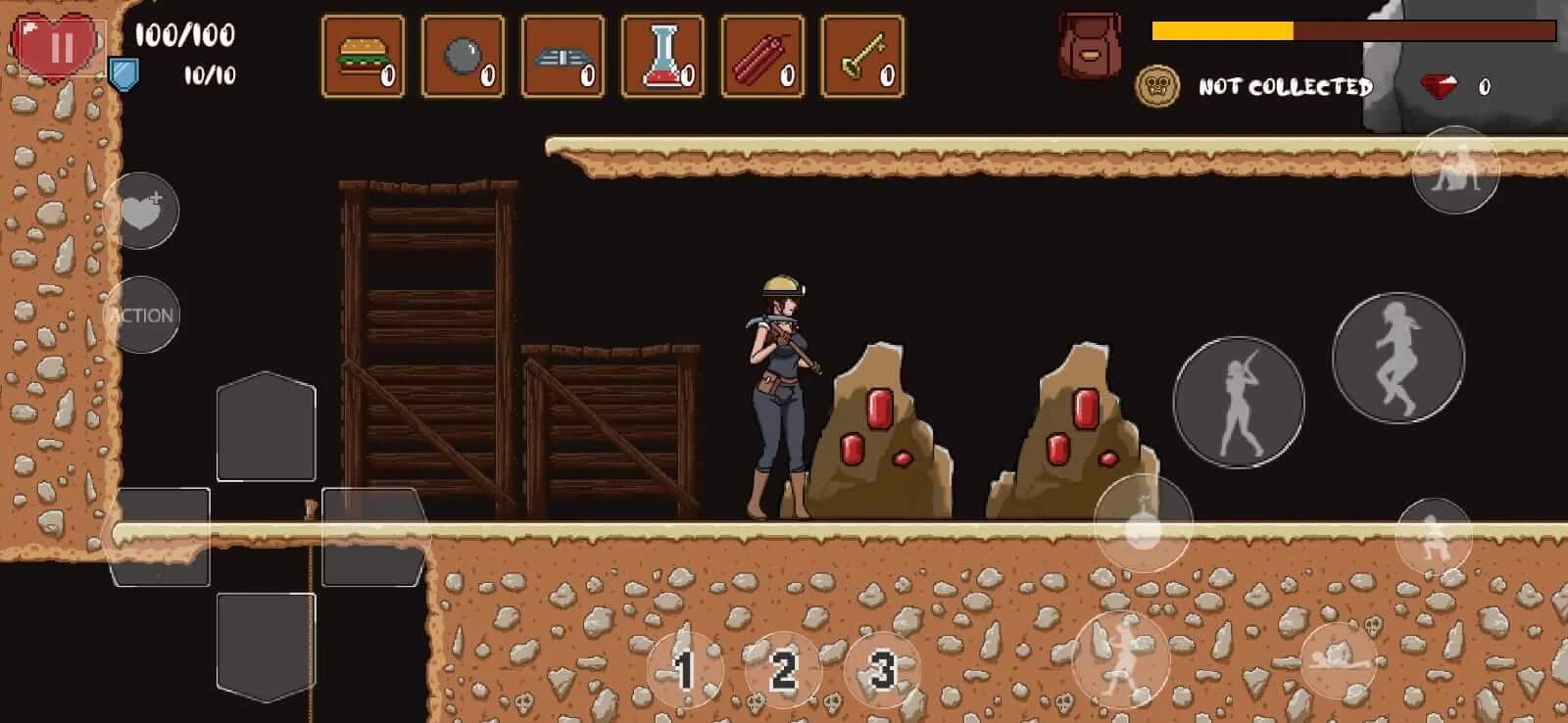Viewport: 1568px width, 723px height.
Task: Tap the ACTION button
Action: [x=141, y=315]
